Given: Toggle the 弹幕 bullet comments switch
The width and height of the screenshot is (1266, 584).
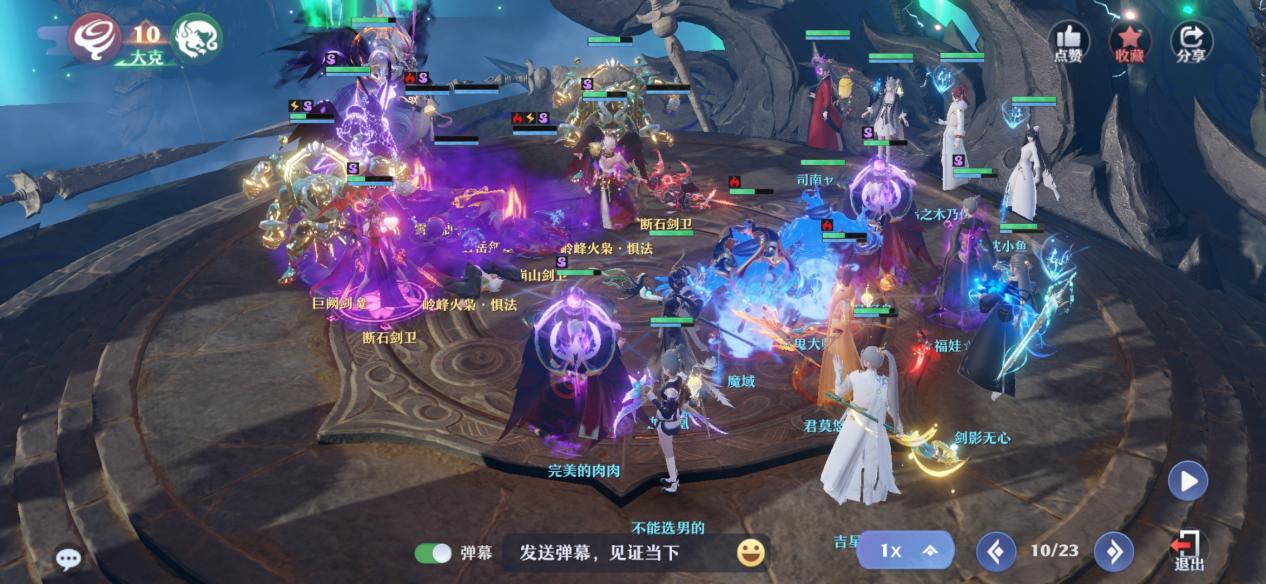Looking at the screenshot, I should pos(434,552).
